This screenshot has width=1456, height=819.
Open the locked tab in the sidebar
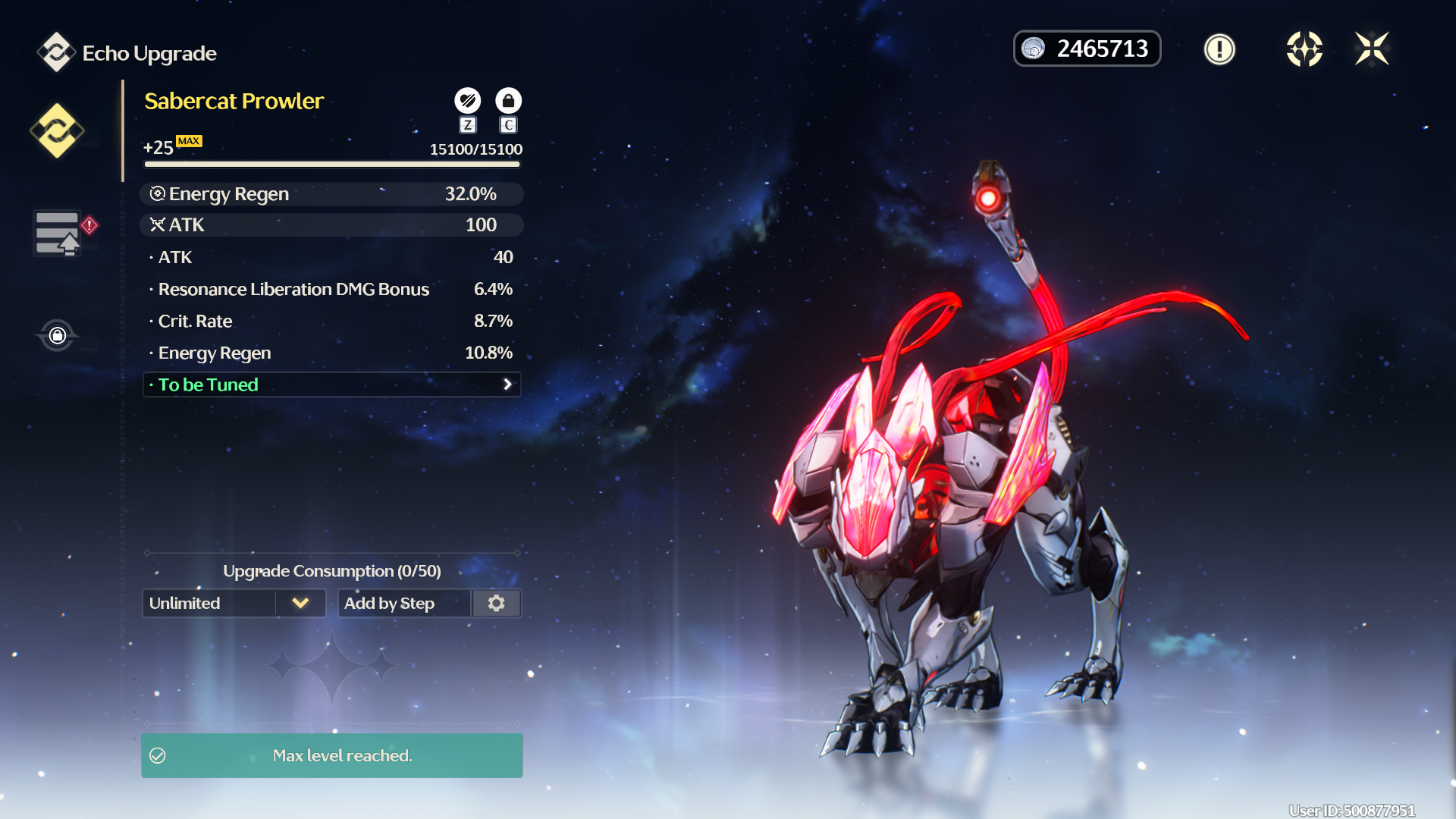[x=57, y=335]
